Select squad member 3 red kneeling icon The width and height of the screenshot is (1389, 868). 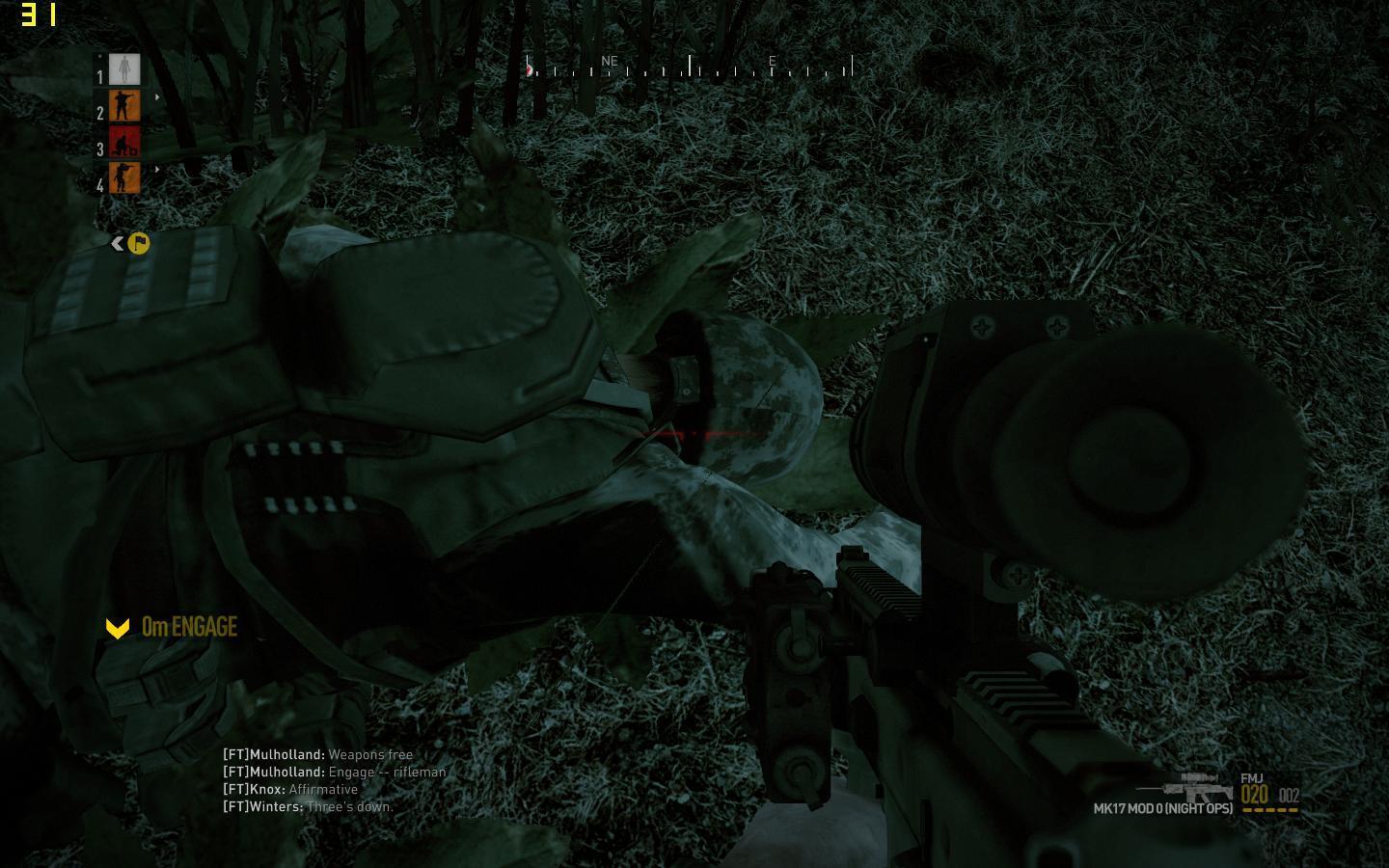[124, 143]
